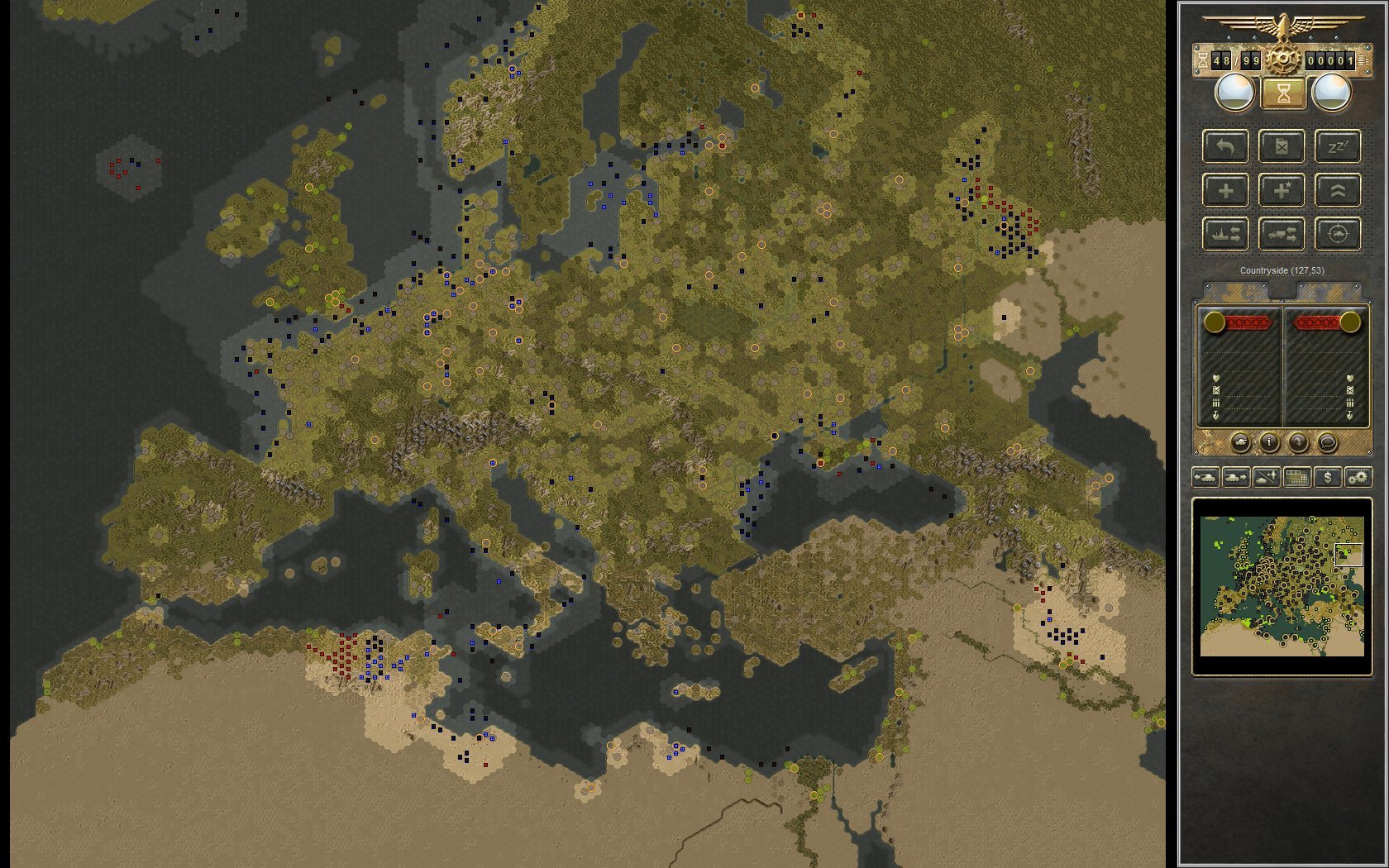
Task: Click the replay arrow round button
Action: [x=1299, y=442]
